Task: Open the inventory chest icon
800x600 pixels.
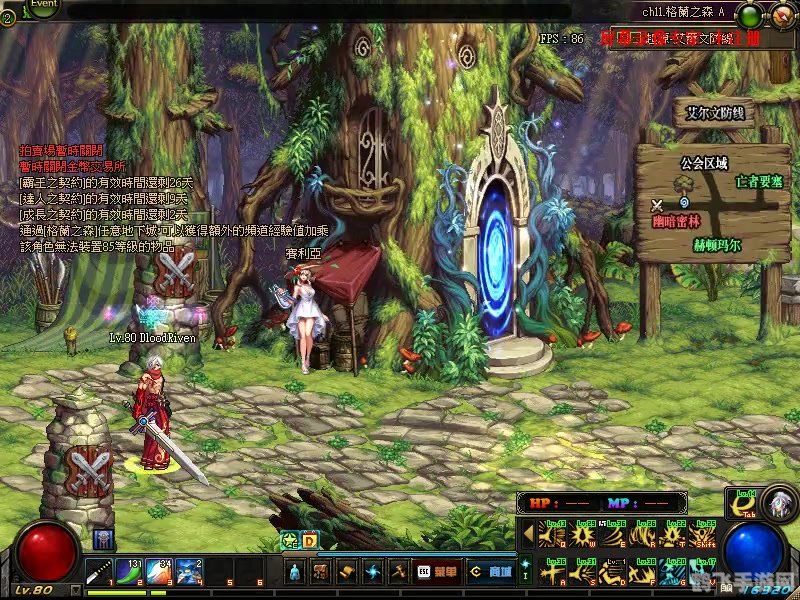Action: click(x=321, y=572)
